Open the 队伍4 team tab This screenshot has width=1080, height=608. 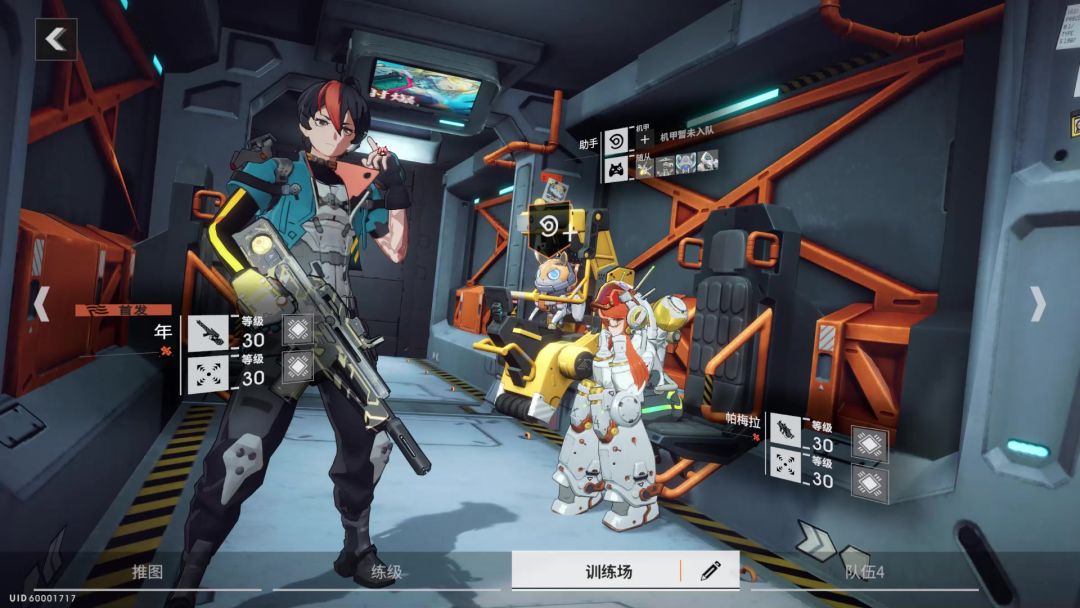point(865,572)
